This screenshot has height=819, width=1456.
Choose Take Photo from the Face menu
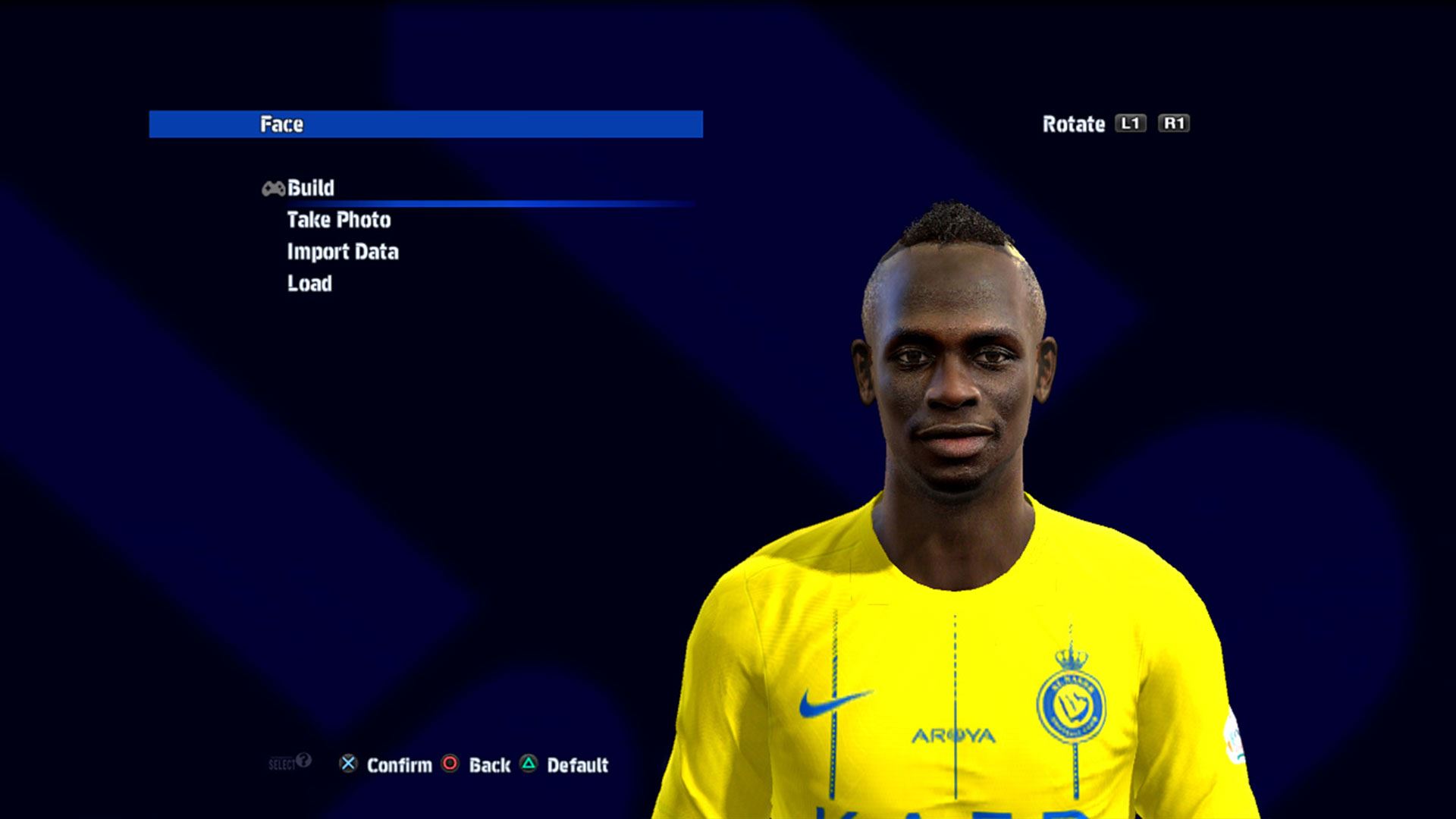338,220
